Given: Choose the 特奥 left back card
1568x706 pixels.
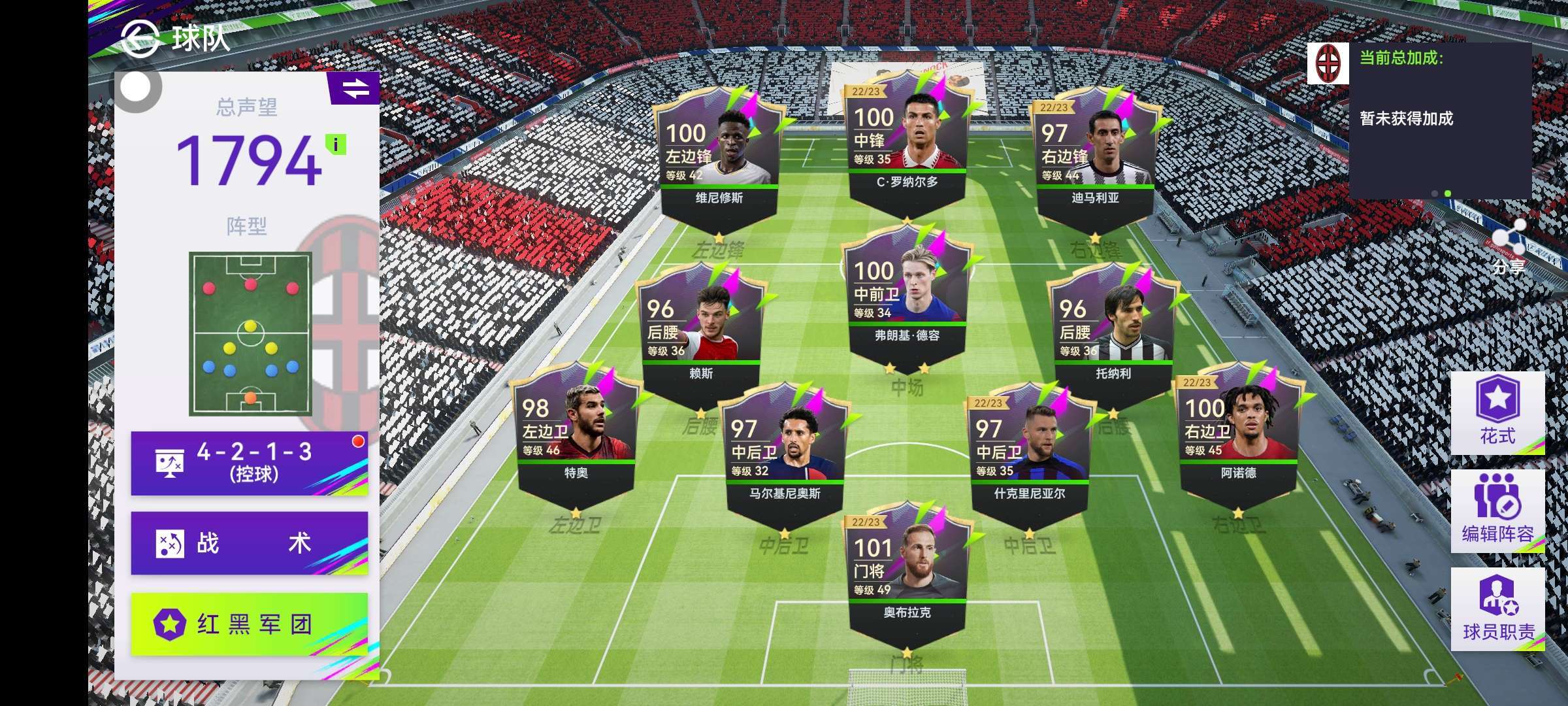Looking at the screenshot, I should click(576, 436).
